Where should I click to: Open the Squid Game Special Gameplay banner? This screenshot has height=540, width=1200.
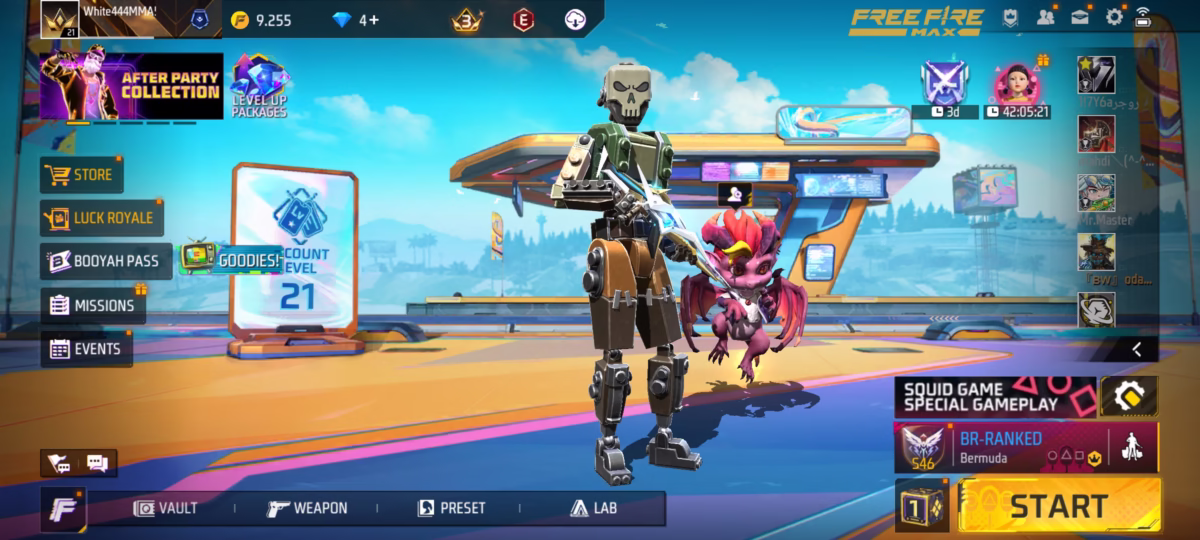(995, 396)
